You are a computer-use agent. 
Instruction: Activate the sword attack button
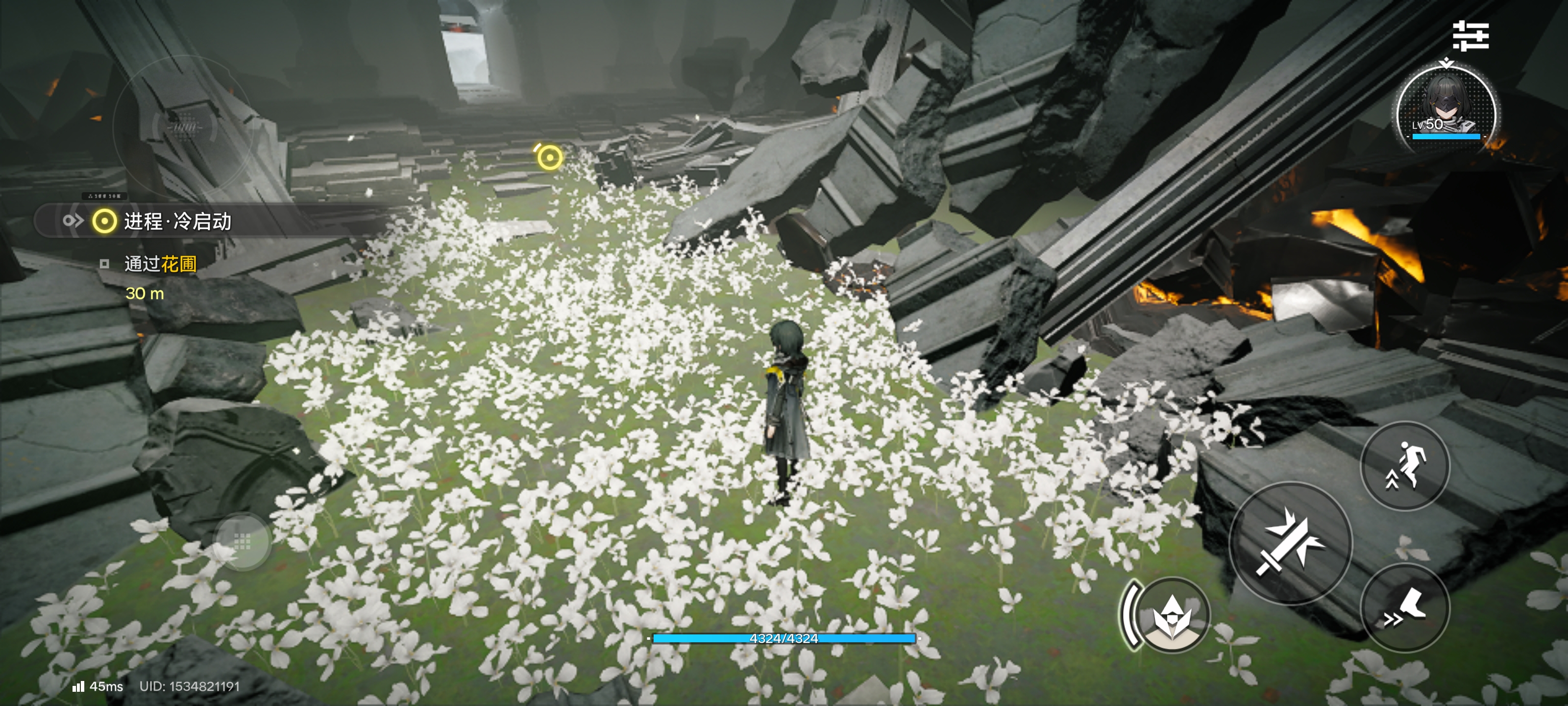1291,542
